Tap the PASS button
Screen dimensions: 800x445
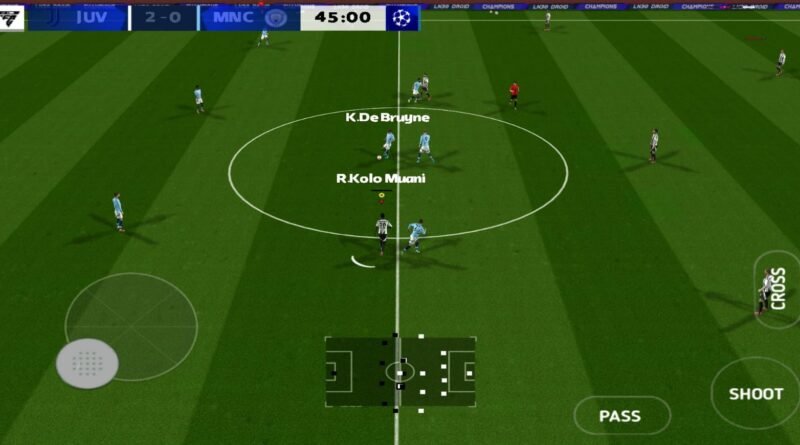tap(620, 415)
